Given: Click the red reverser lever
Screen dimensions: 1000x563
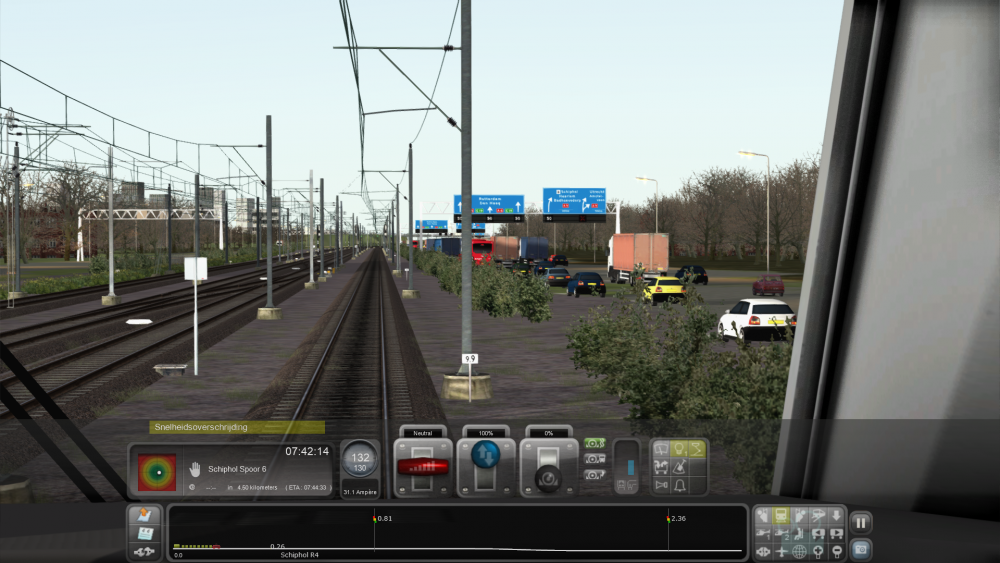Looking at the screenshot, I should 422,467.
